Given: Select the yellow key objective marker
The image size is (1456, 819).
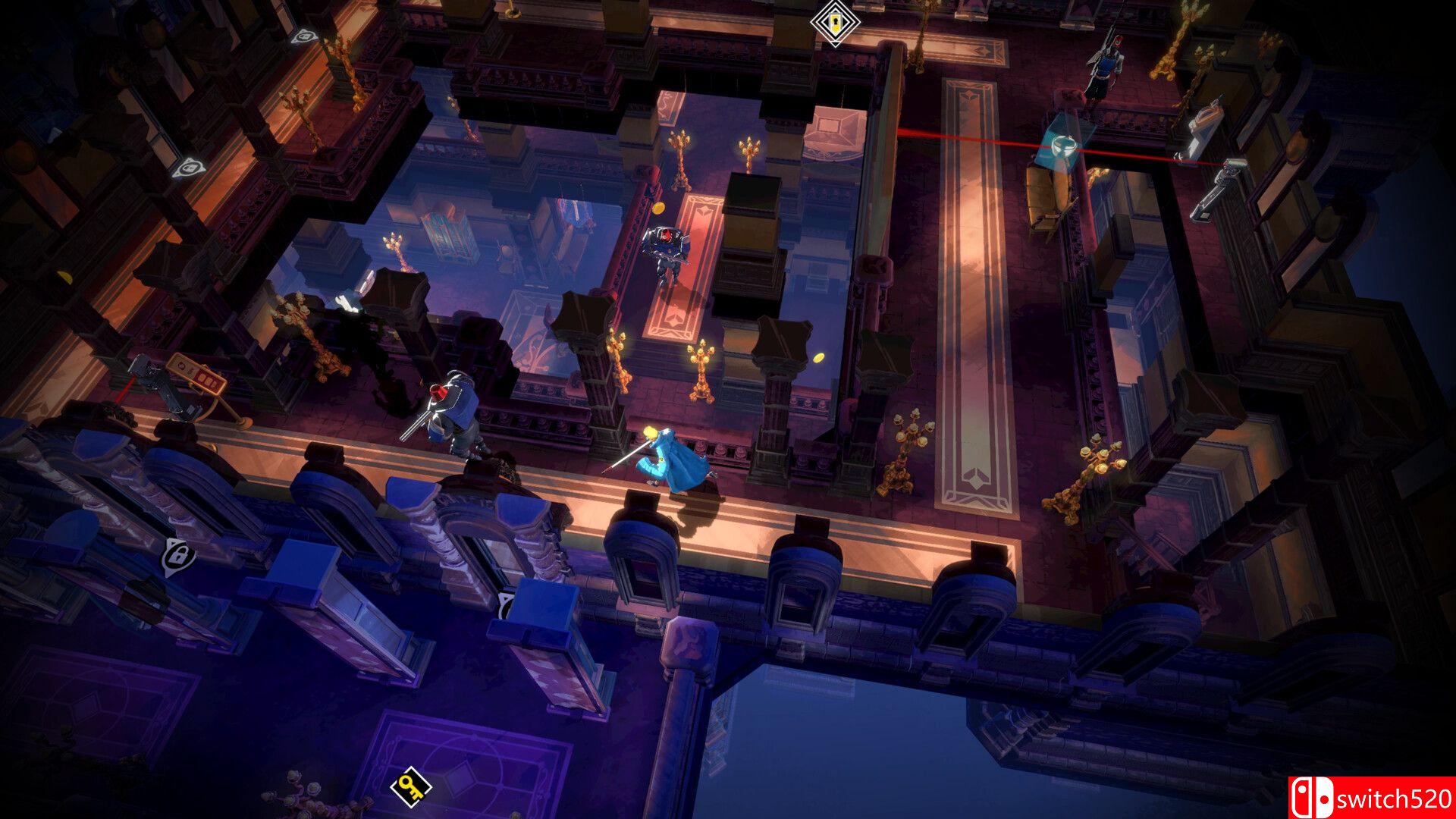Looking at the screenshot, I should [410, 786].
